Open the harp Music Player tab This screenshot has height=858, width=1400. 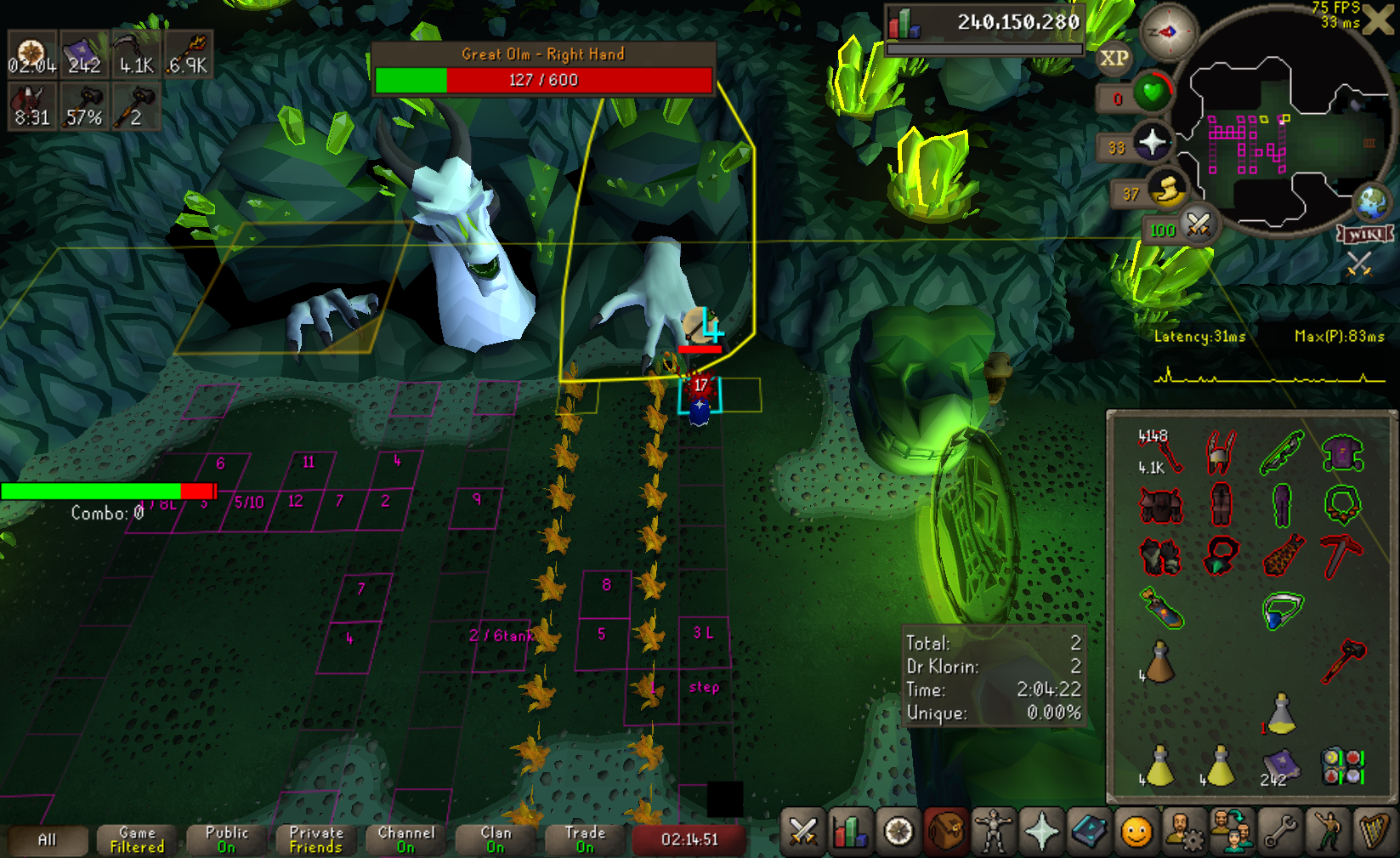tap(1374, 832)
